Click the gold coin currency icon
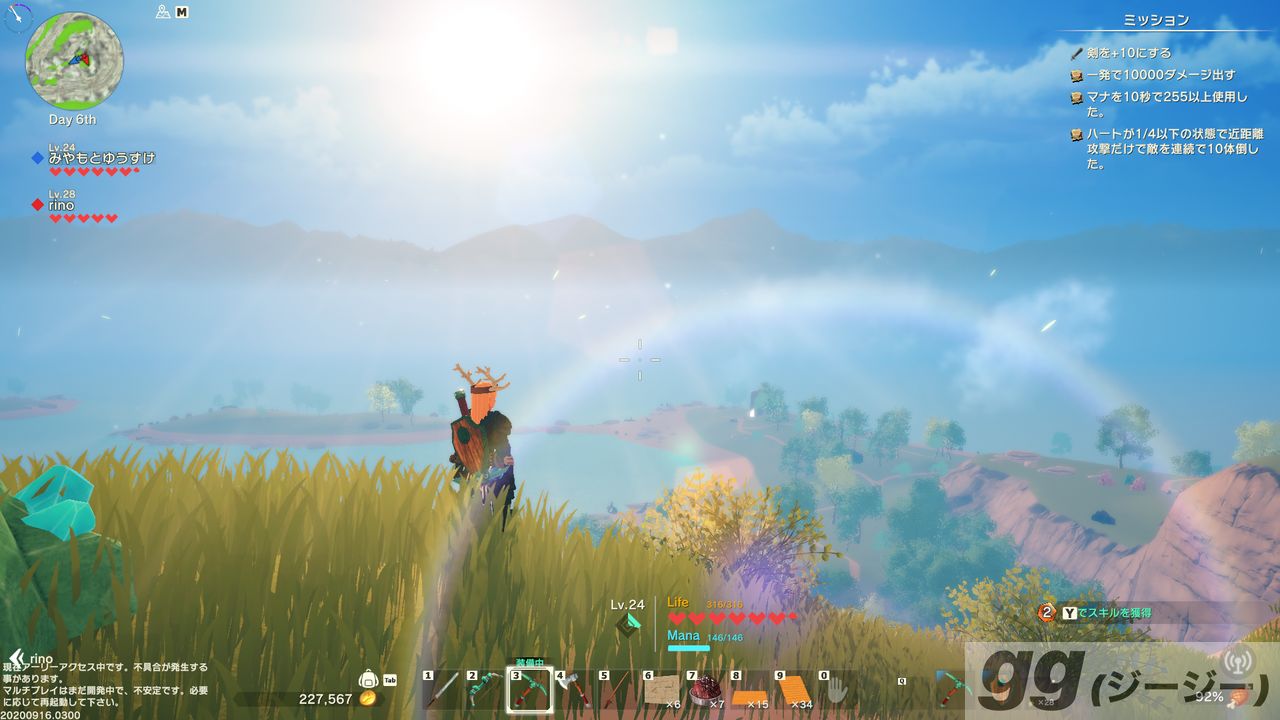This screenshot has width=1280, height=720. [368, 699]
